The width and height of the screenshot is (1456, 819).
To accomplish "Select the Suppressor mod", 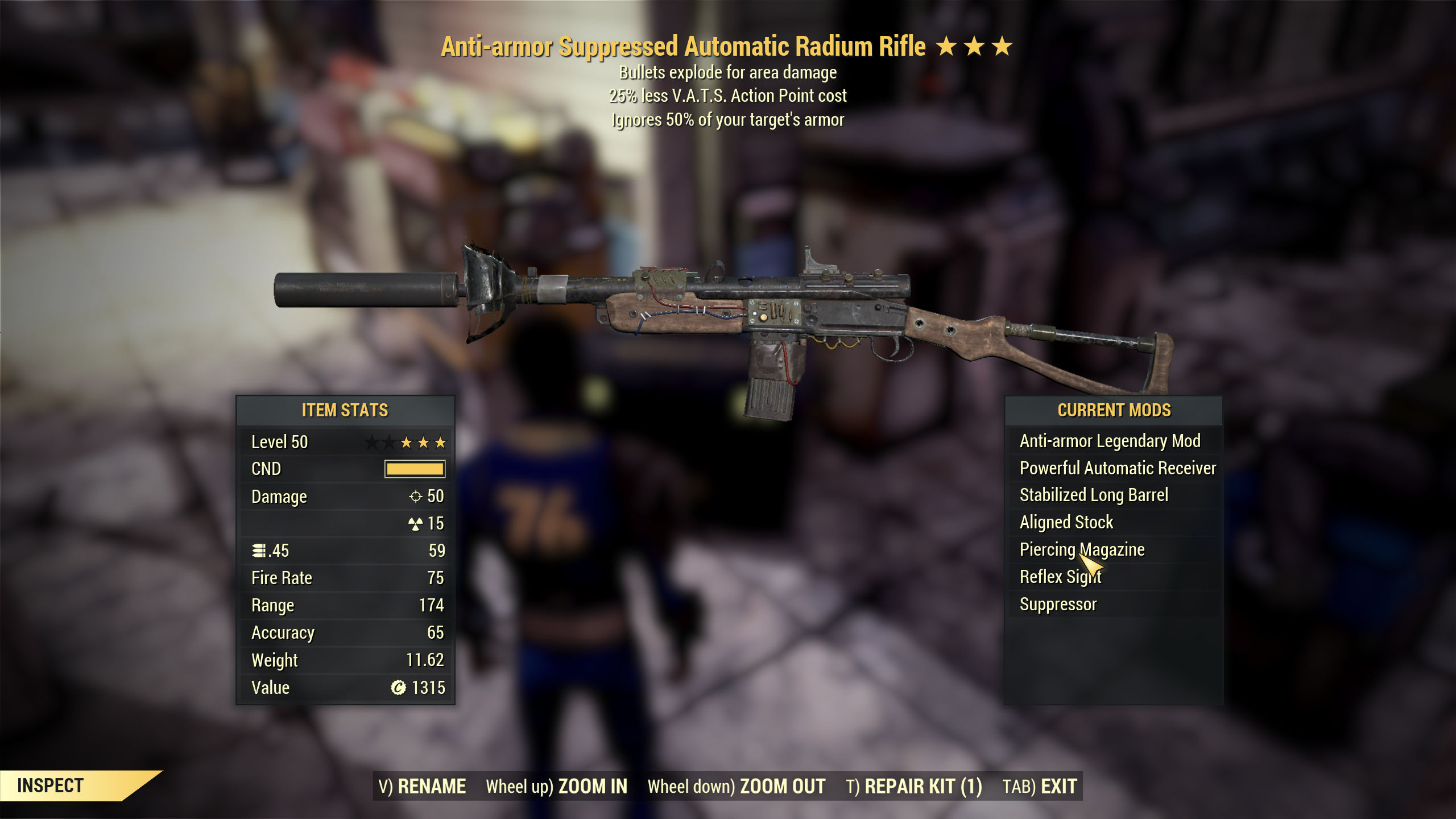I will 1058,604.
